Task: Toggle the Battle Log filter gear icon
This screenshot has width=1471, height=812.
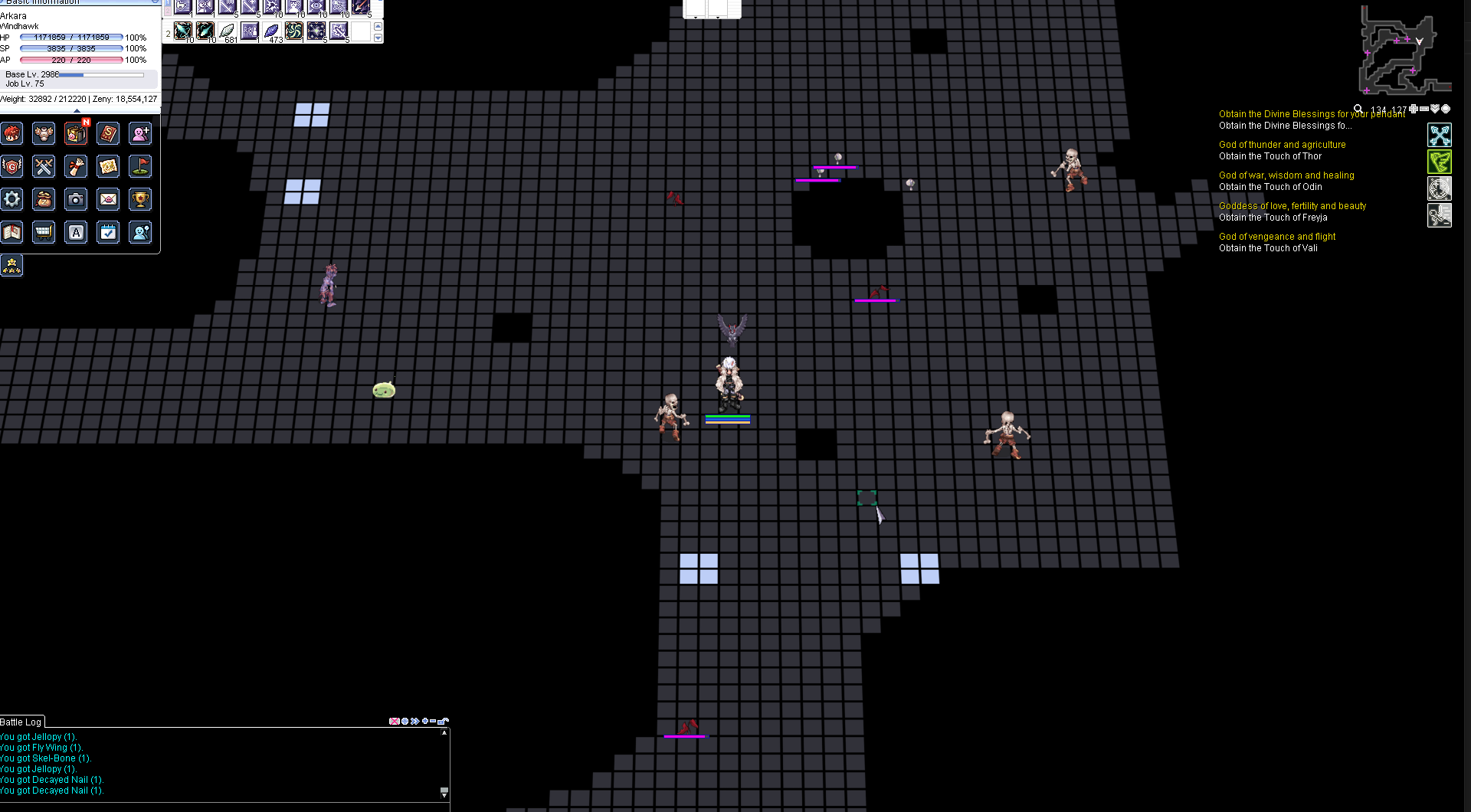Action: [x=404, y=721]
